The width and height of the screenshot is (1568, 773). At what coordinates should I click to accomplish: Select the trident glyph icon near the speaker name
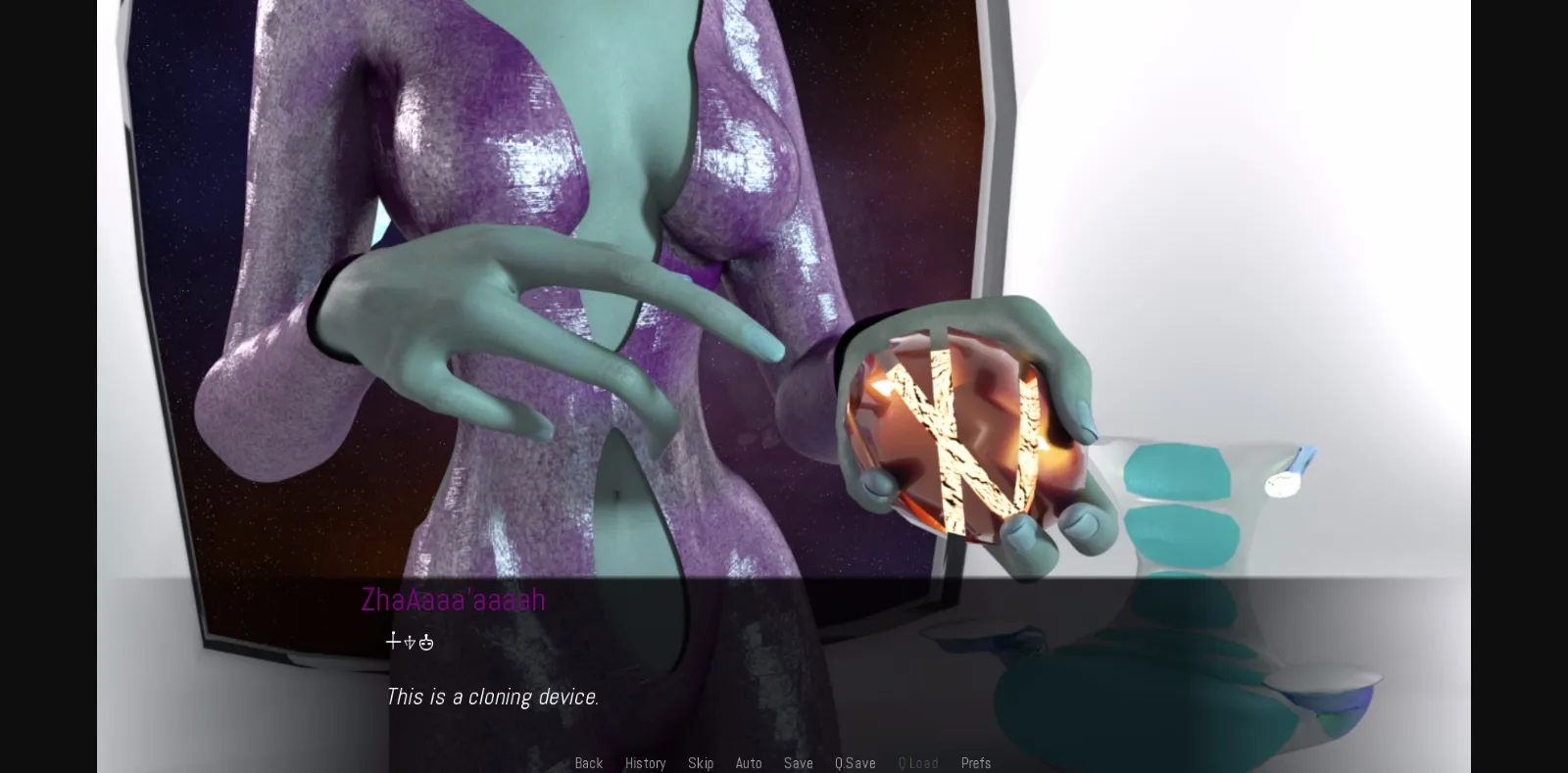pos(410,642)
